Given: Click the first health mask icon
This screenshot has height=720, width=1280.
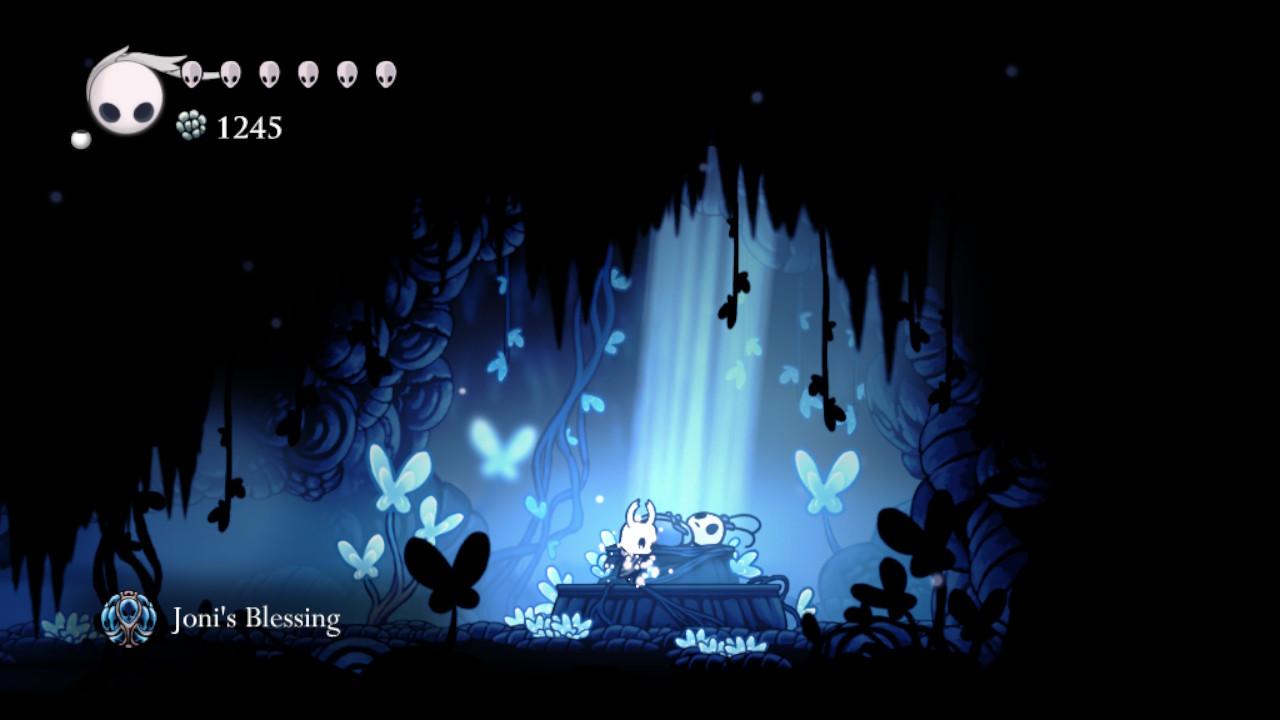Looking at the screenshot, I should (192, 73).
